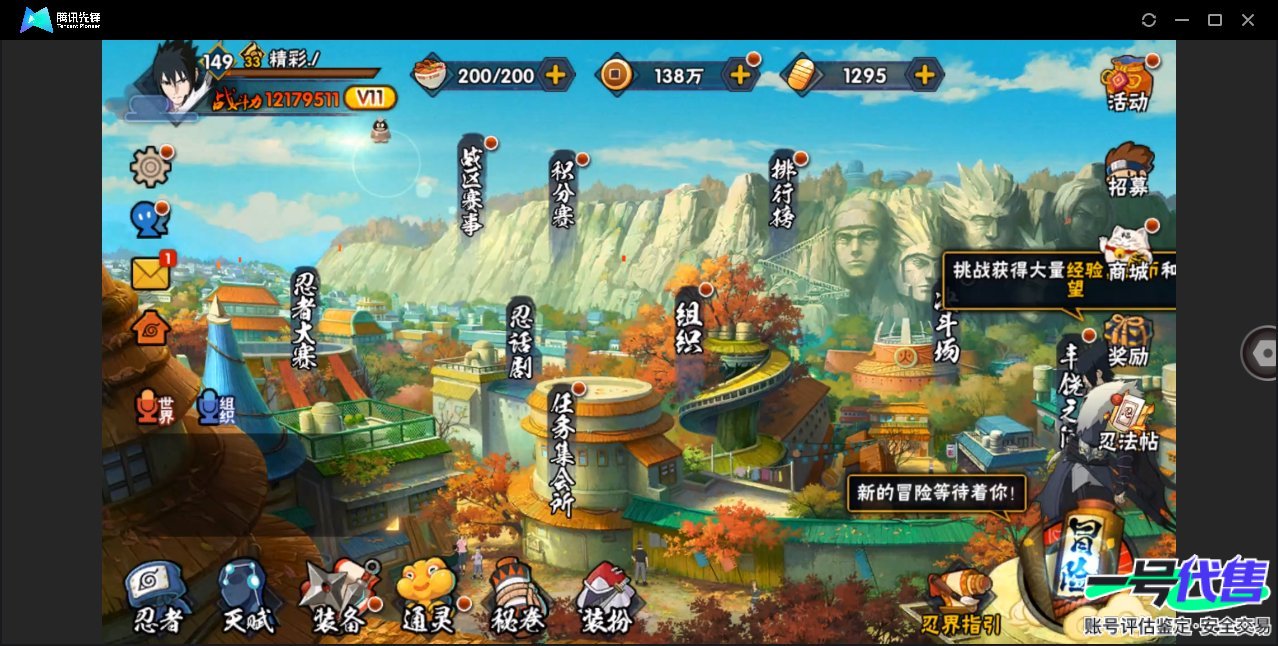Open the 忍界指引 guide
Screen dimensions: 1278x646
pos(961,604)
